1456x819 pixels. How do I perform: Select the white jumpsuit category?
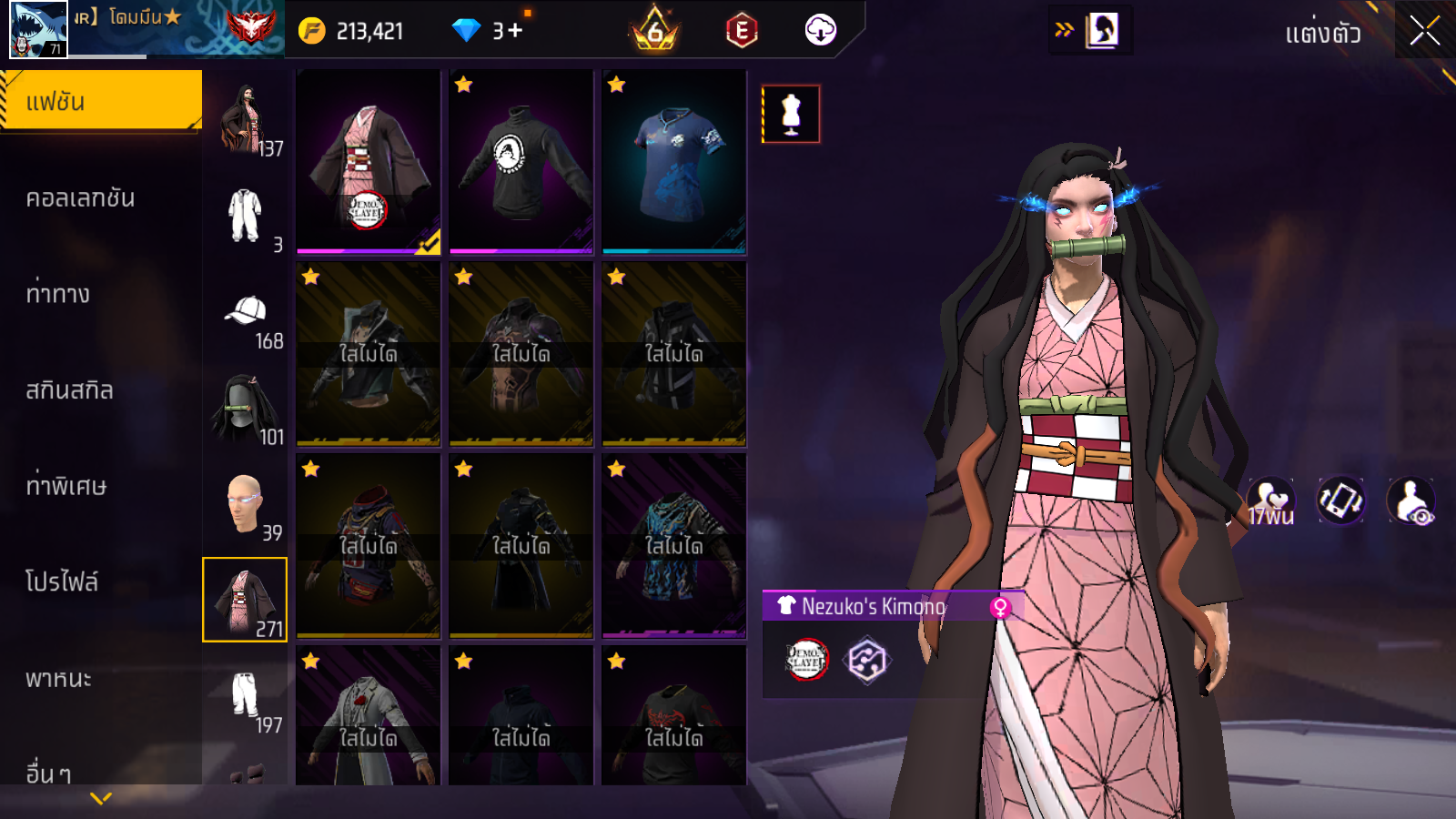246,217
